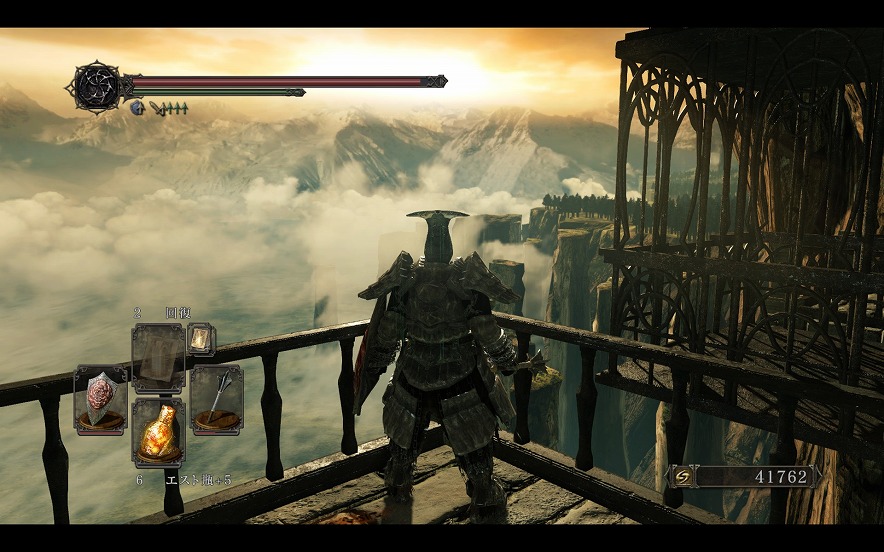Click the small next-spell scroll icon
The width and height of the screenshot is (884, 552).
point(200,339)
